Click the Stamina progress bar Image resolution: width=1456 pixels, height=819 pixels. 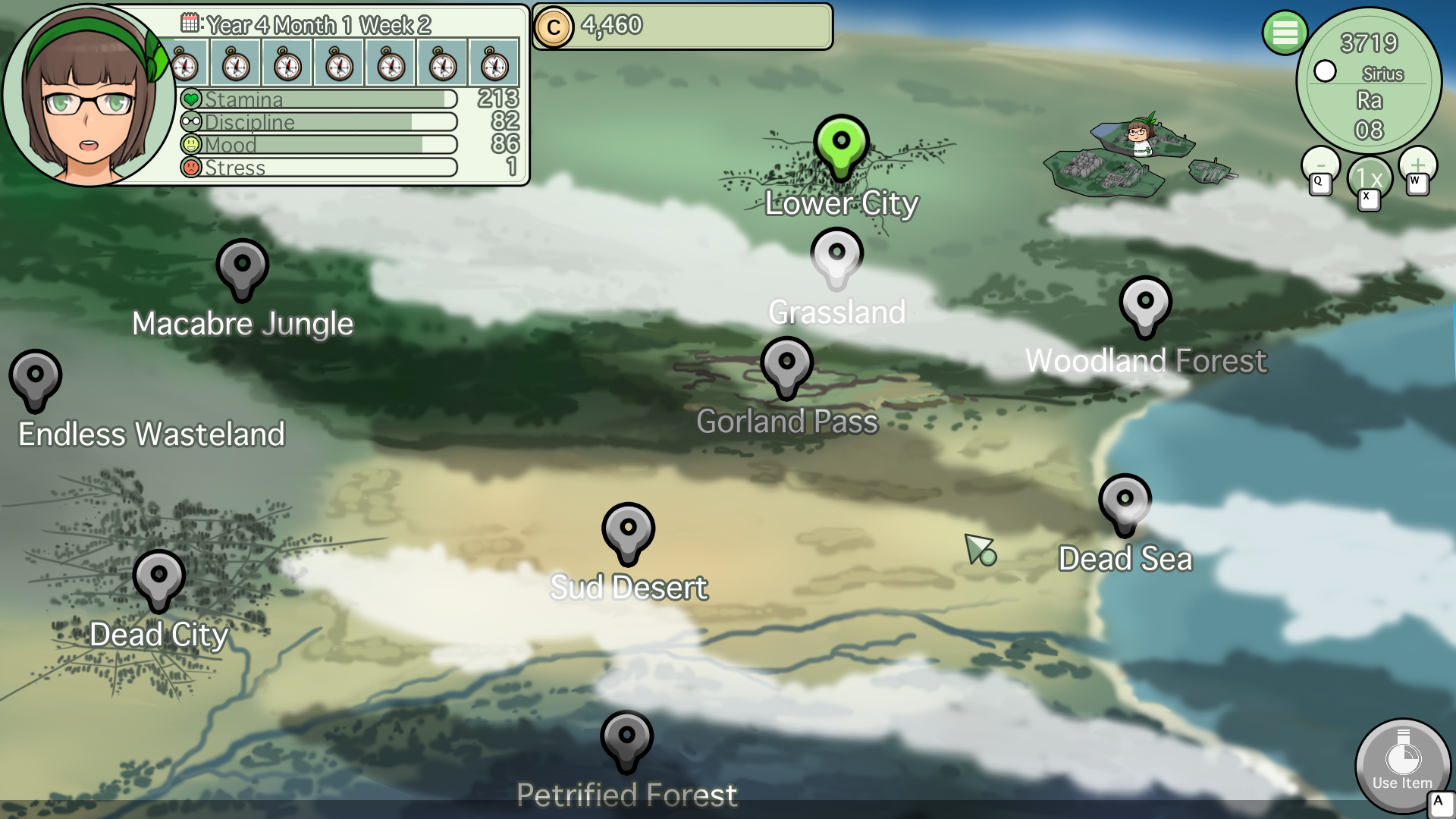326,99
